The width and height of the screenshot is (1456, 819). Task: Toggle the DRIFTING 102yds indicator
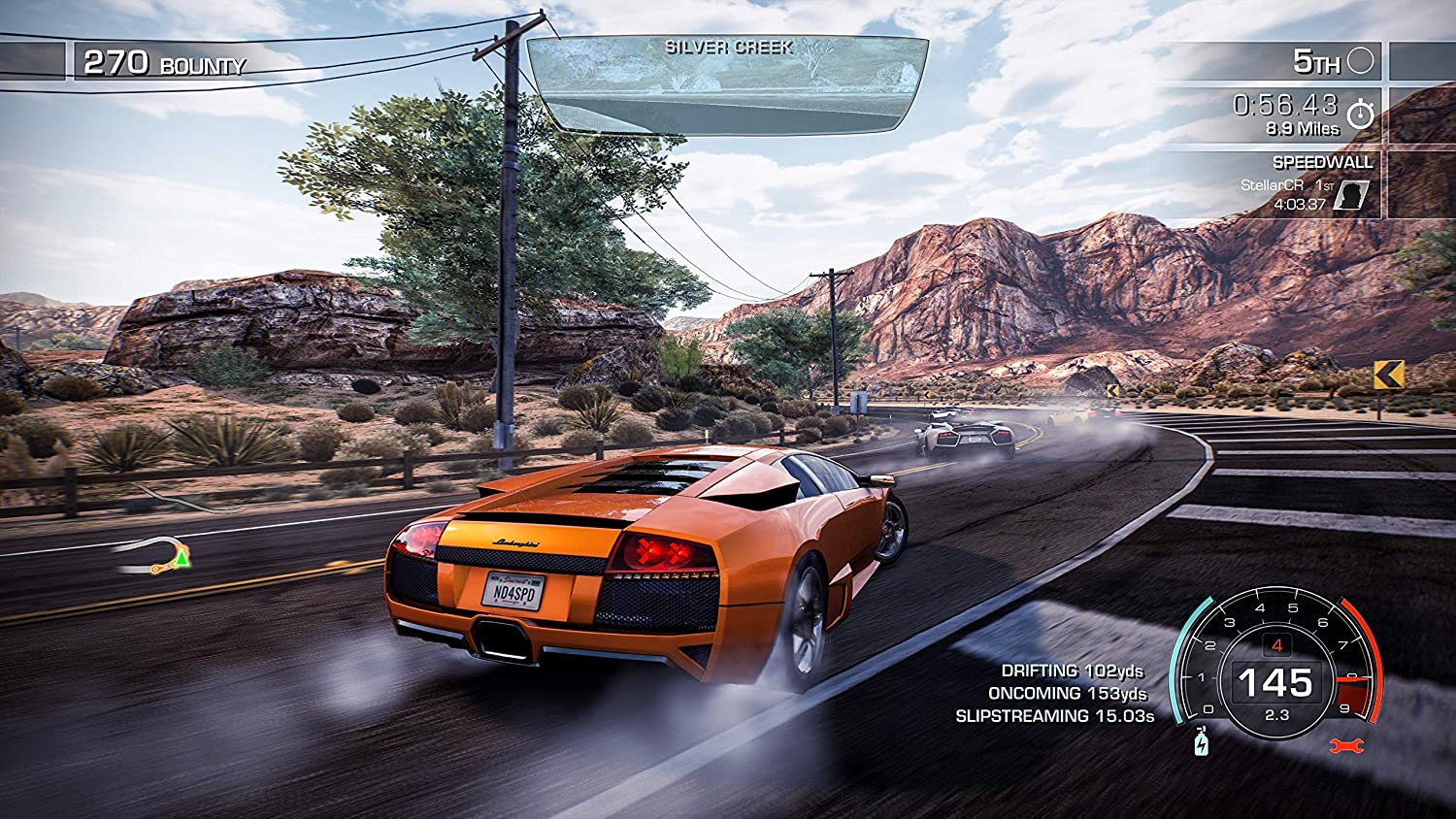point(1073,669)
